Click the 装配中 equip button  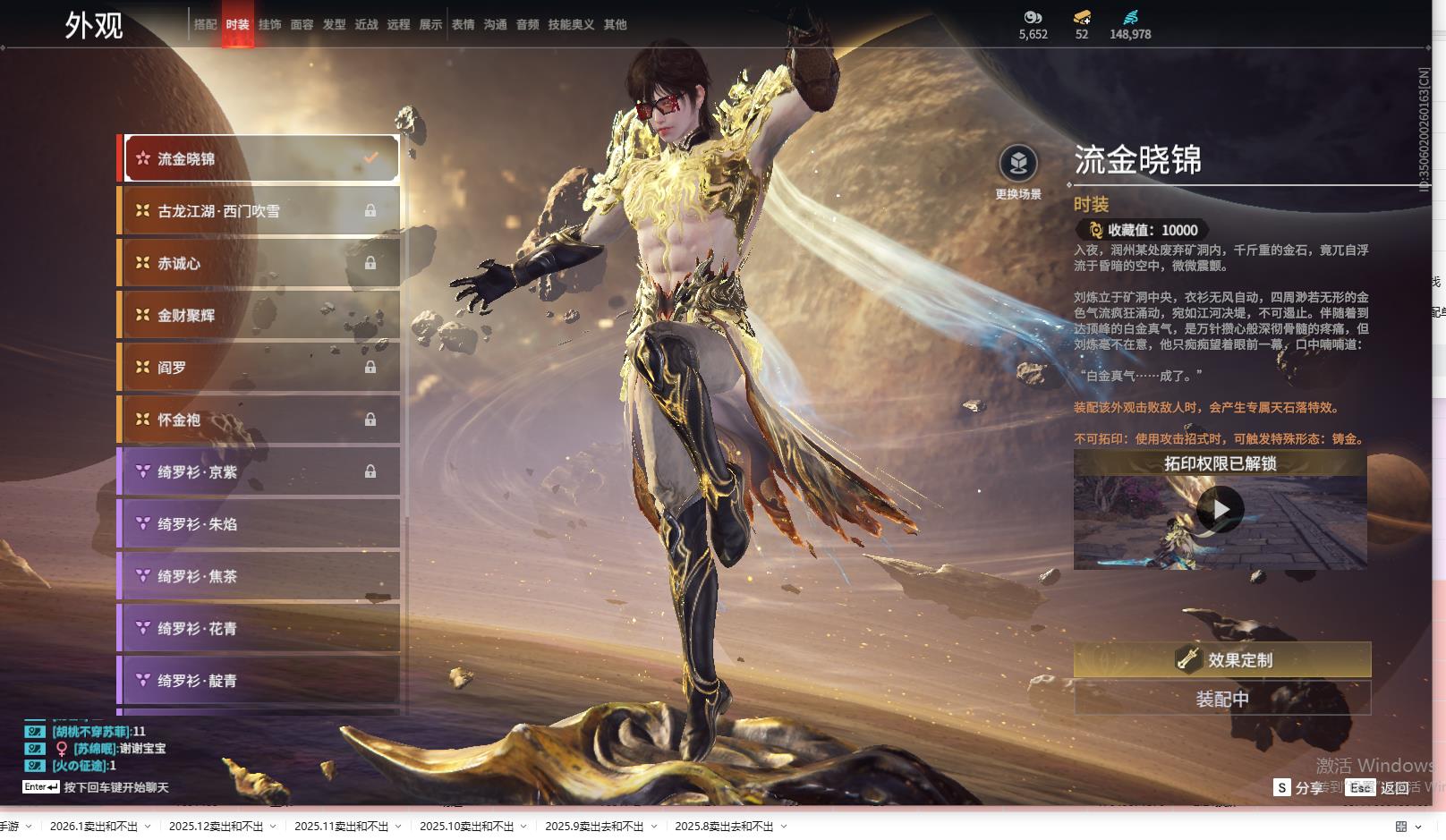pyautogui.click(x=1222, y=699)
